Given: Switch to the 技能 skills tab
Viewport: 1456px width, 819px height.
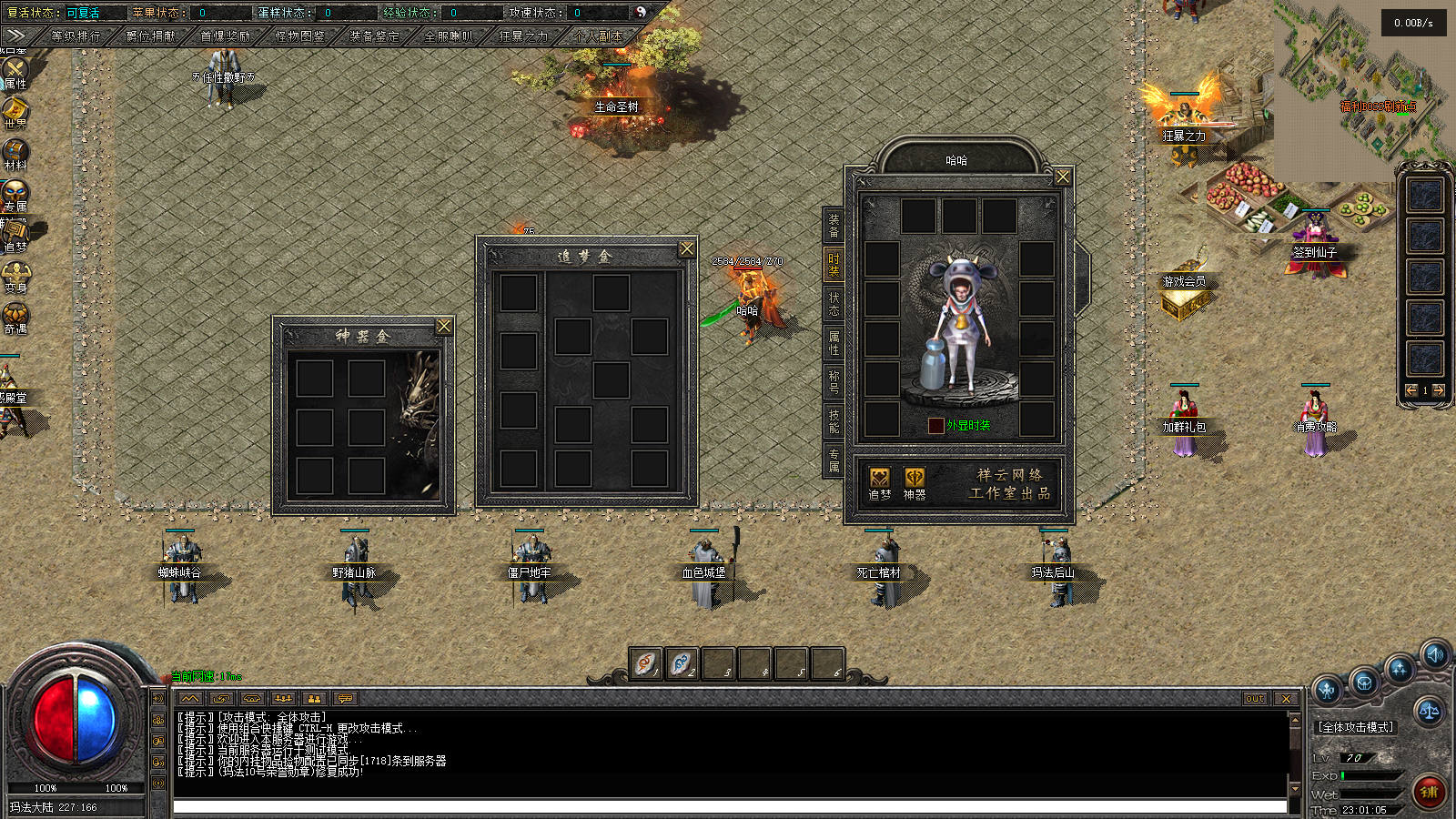Looking at the screenshot, I should click(834, 420).
